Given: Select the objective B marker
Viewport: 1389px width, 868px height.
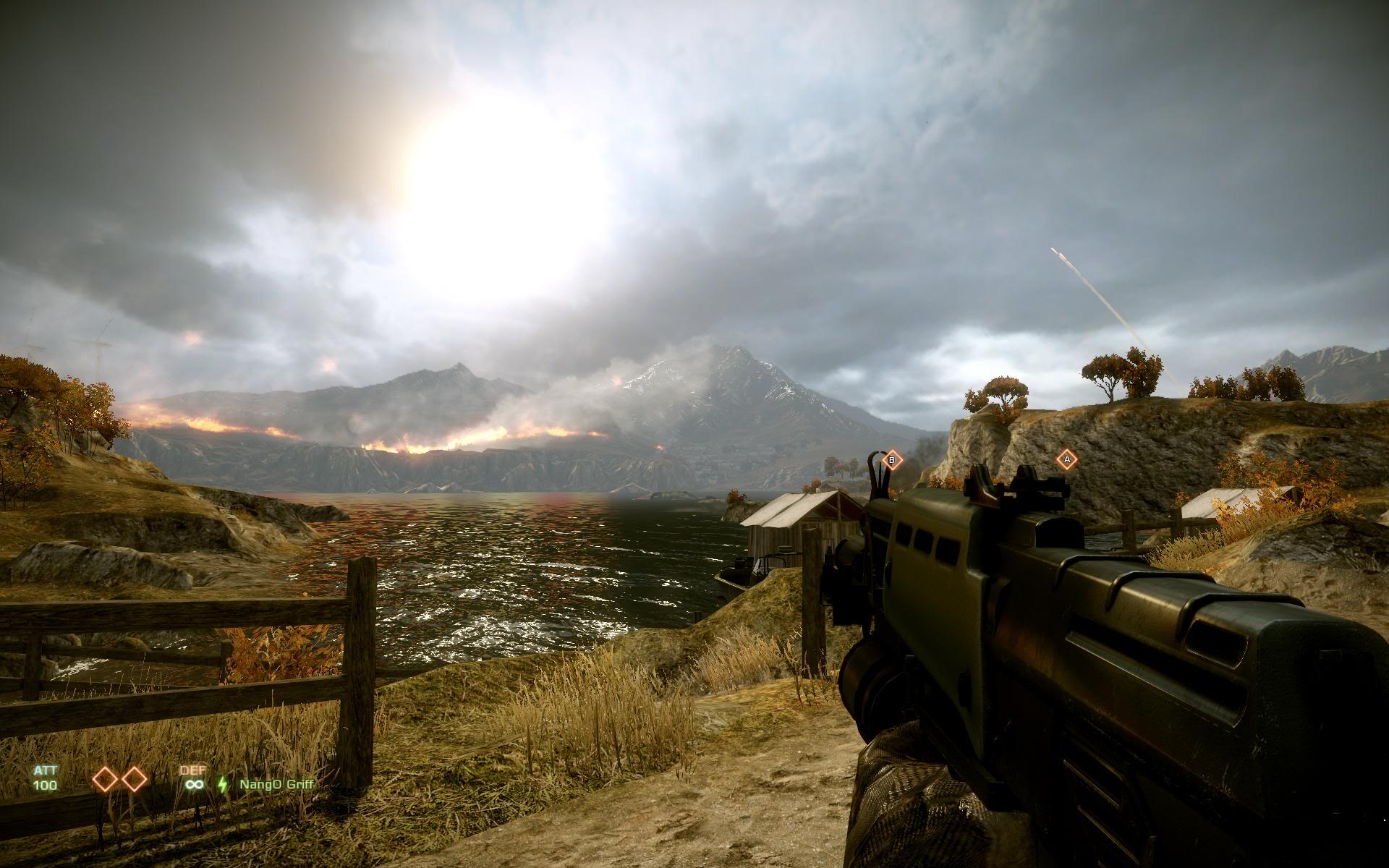Looking at the screenshot, I should pyautogui.click(x=892, y=459).
